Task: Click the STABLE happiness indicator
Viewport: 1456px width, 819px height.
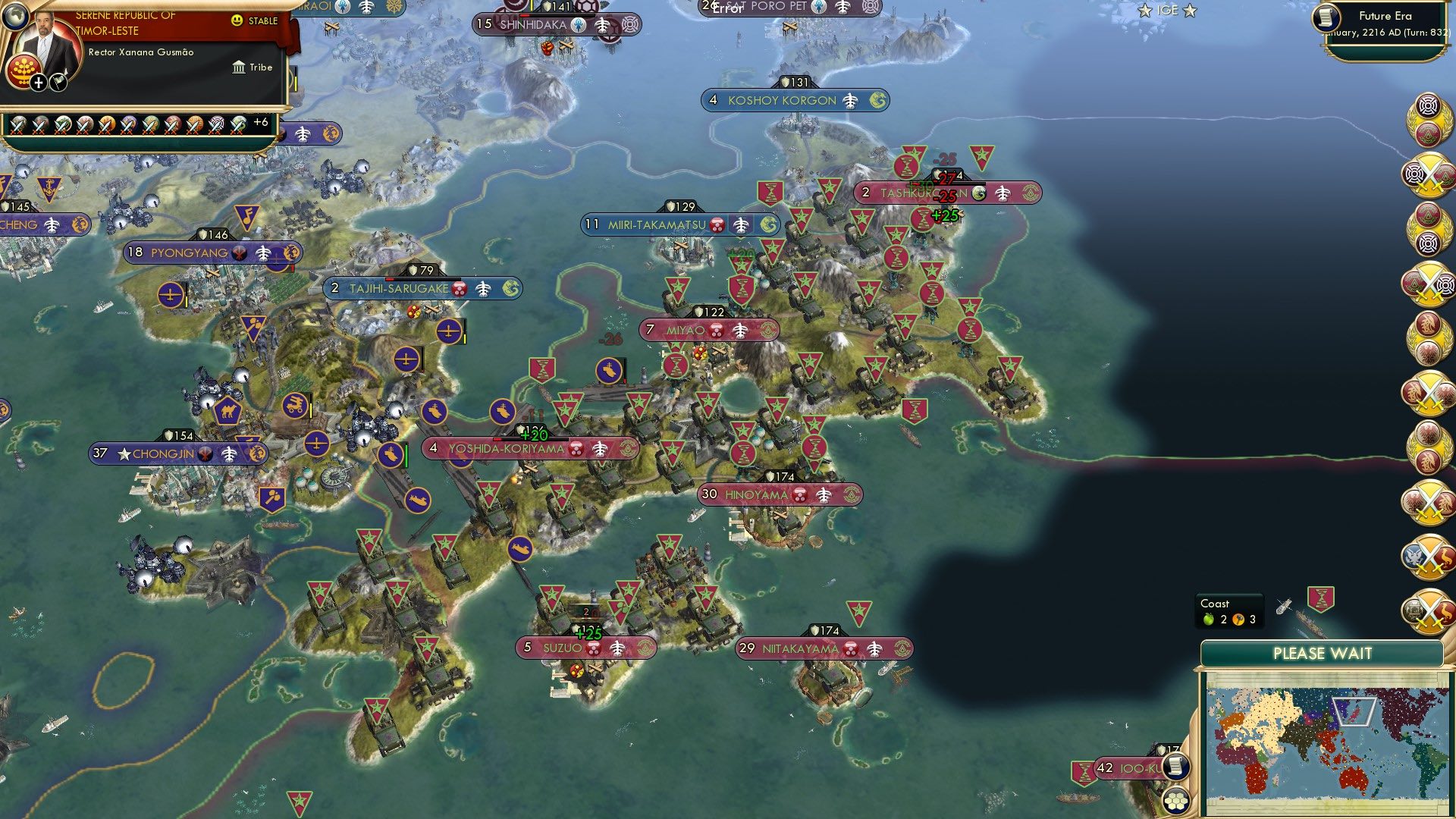Action: tap(258, 20)
